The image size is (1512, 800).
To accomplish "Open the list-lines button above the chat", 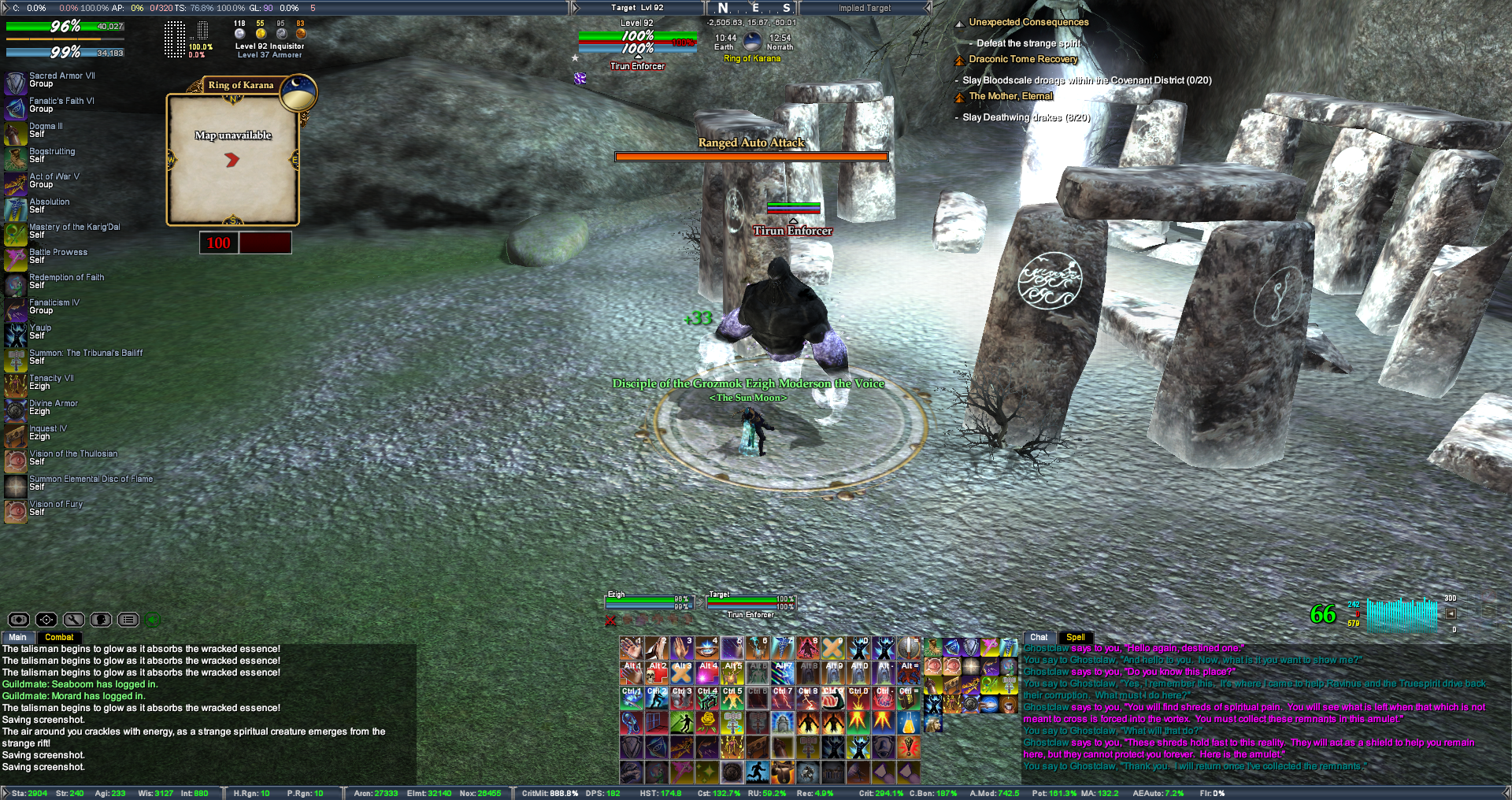I will [x=128, y=620].
